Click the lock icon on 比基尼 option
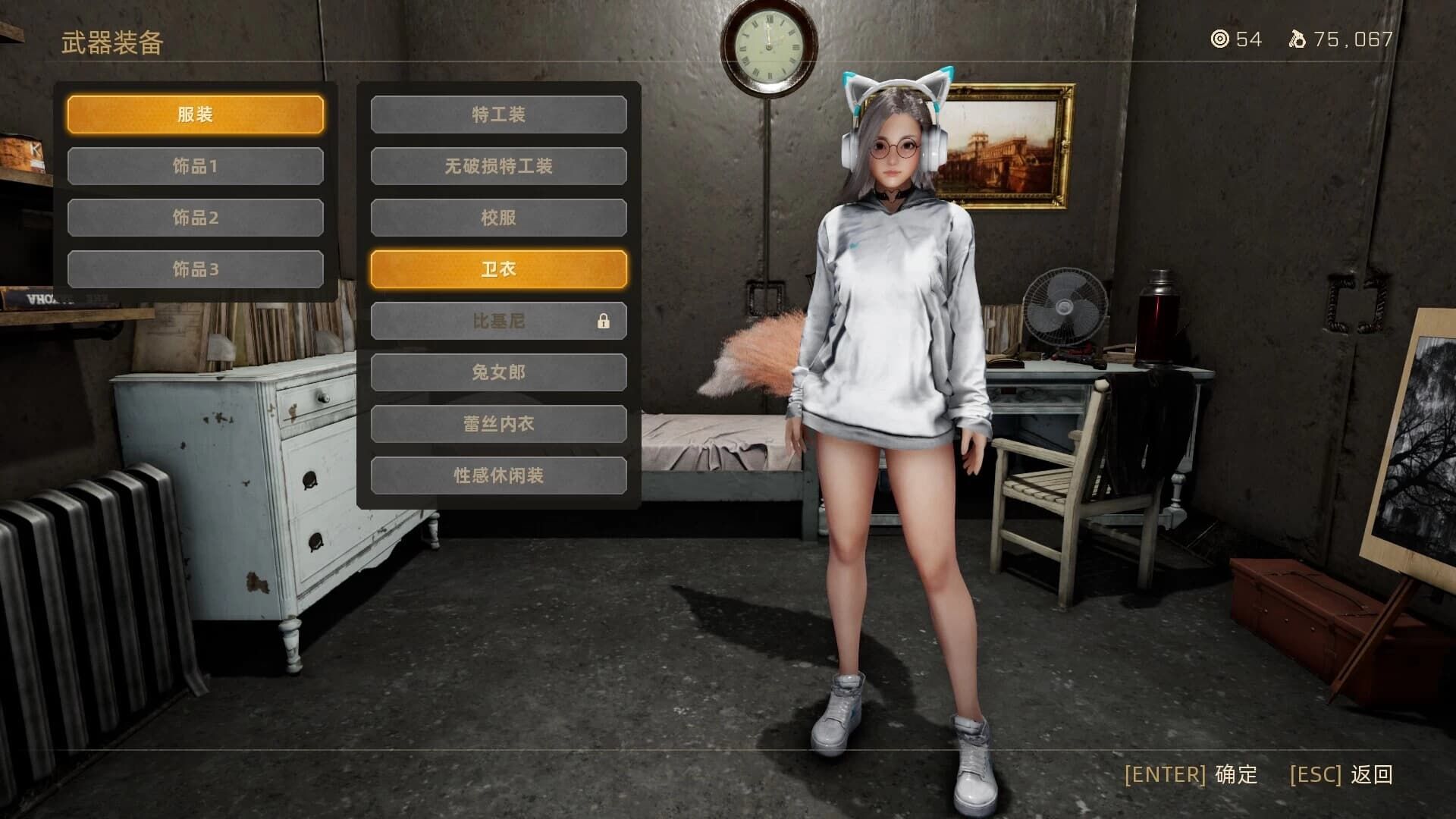This screenshot has width=1456, height=819. 604,321
